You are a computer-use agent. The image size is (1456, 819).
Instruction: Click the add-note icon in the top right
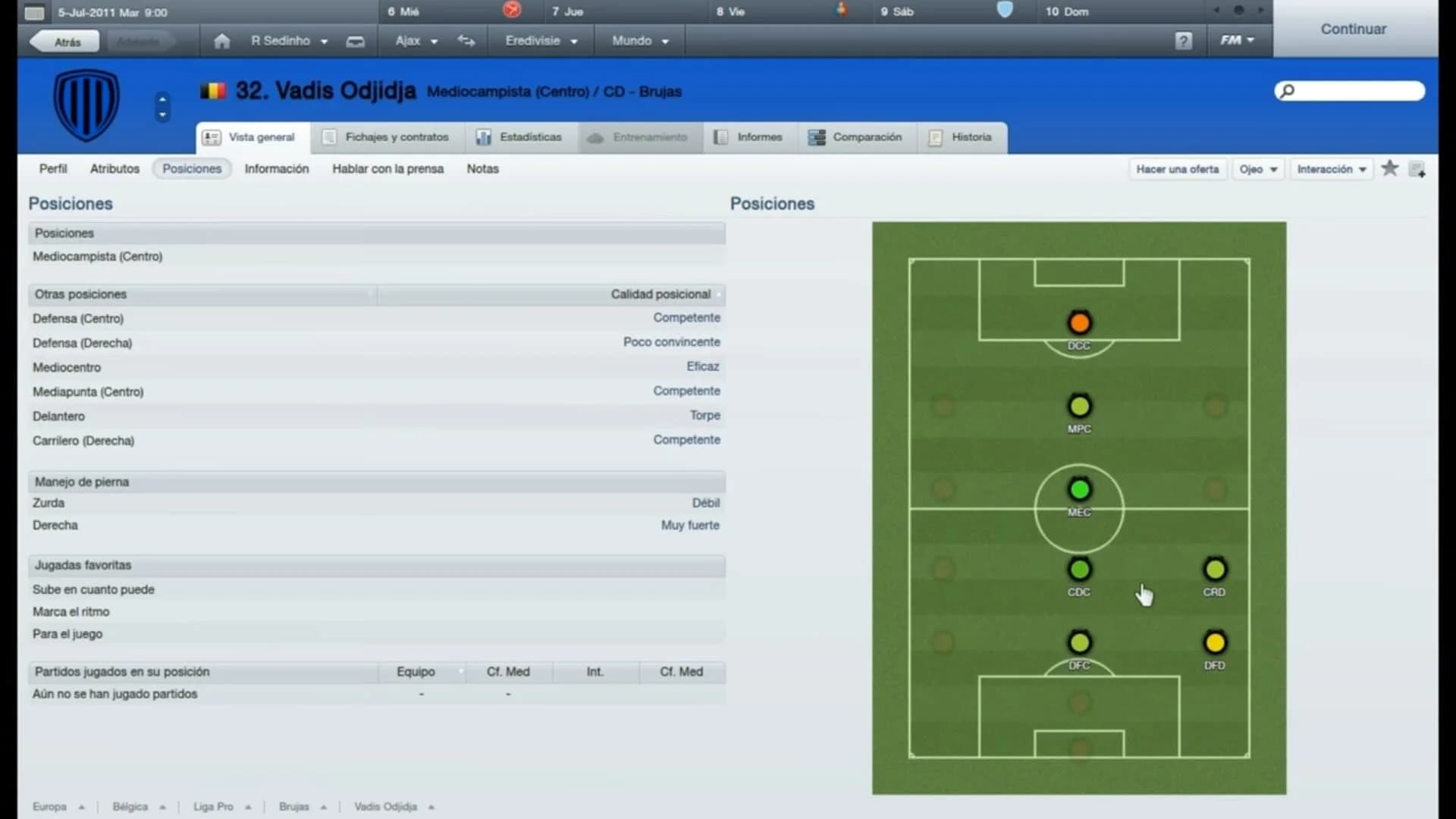pos(1417,169)
